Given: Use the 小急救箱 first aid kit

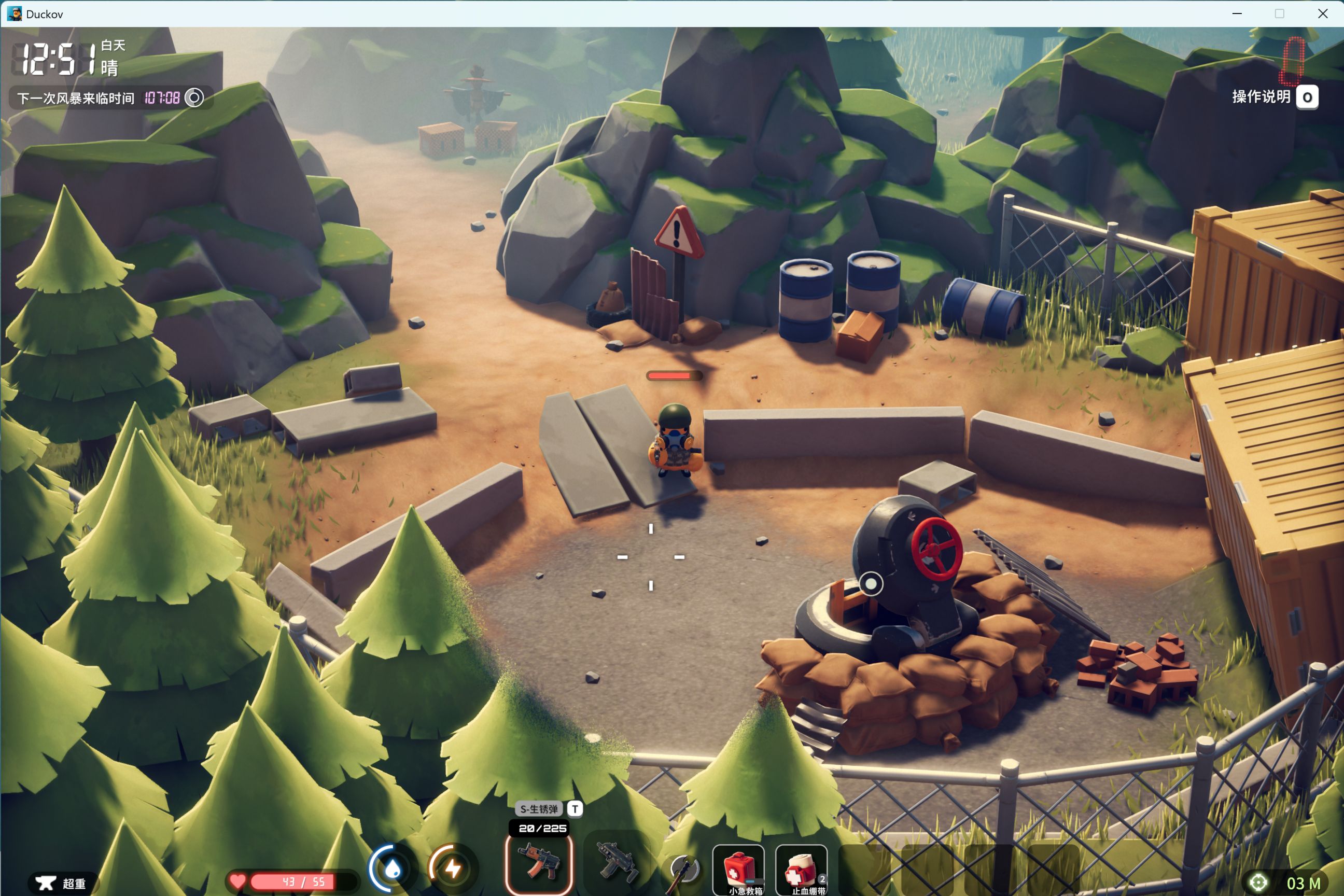Looking at the screenshot, I should [x=738, y=870].
